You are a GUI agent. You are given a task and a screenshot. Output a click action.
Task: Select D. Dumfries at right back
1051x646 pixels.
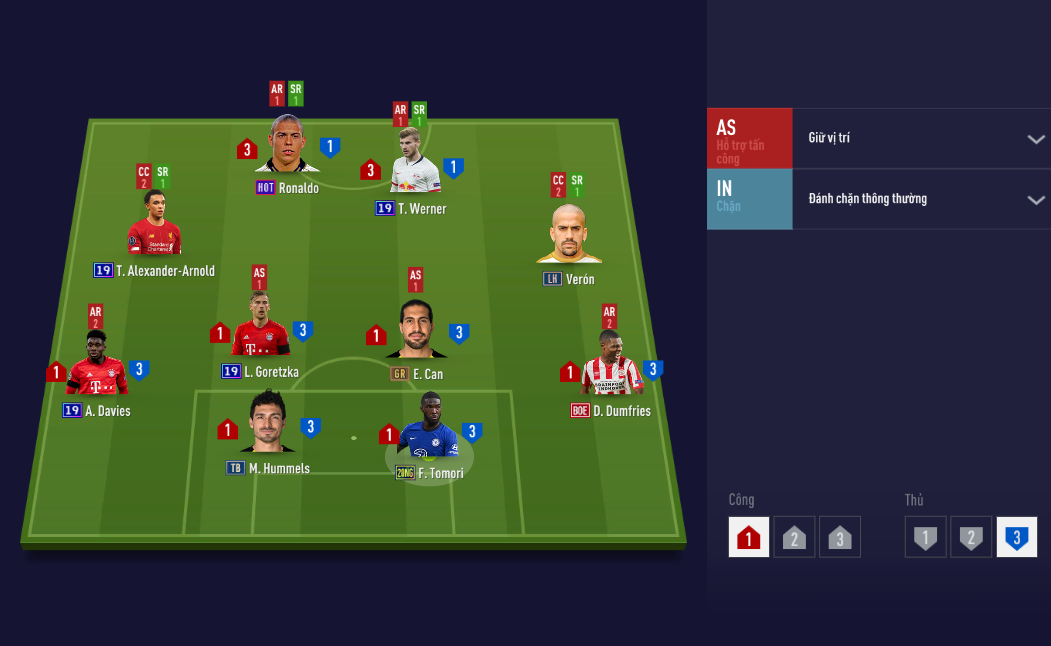coord(611,366)
